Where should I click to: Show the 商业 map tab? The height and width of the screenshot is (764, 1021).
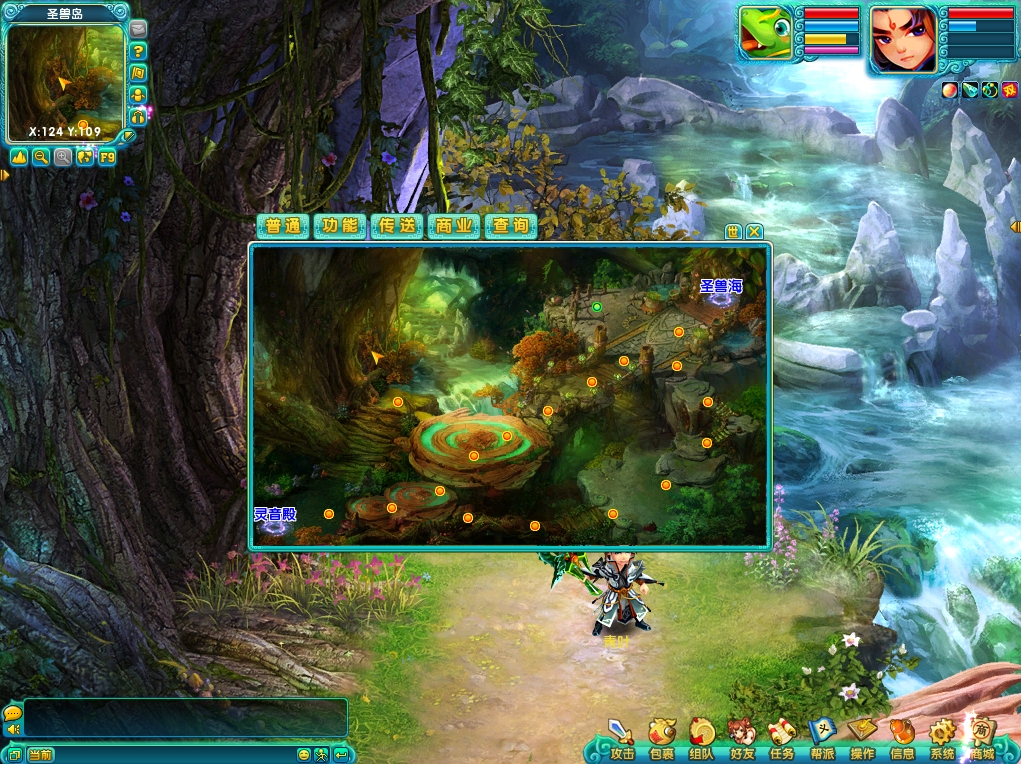click(454, 226)
